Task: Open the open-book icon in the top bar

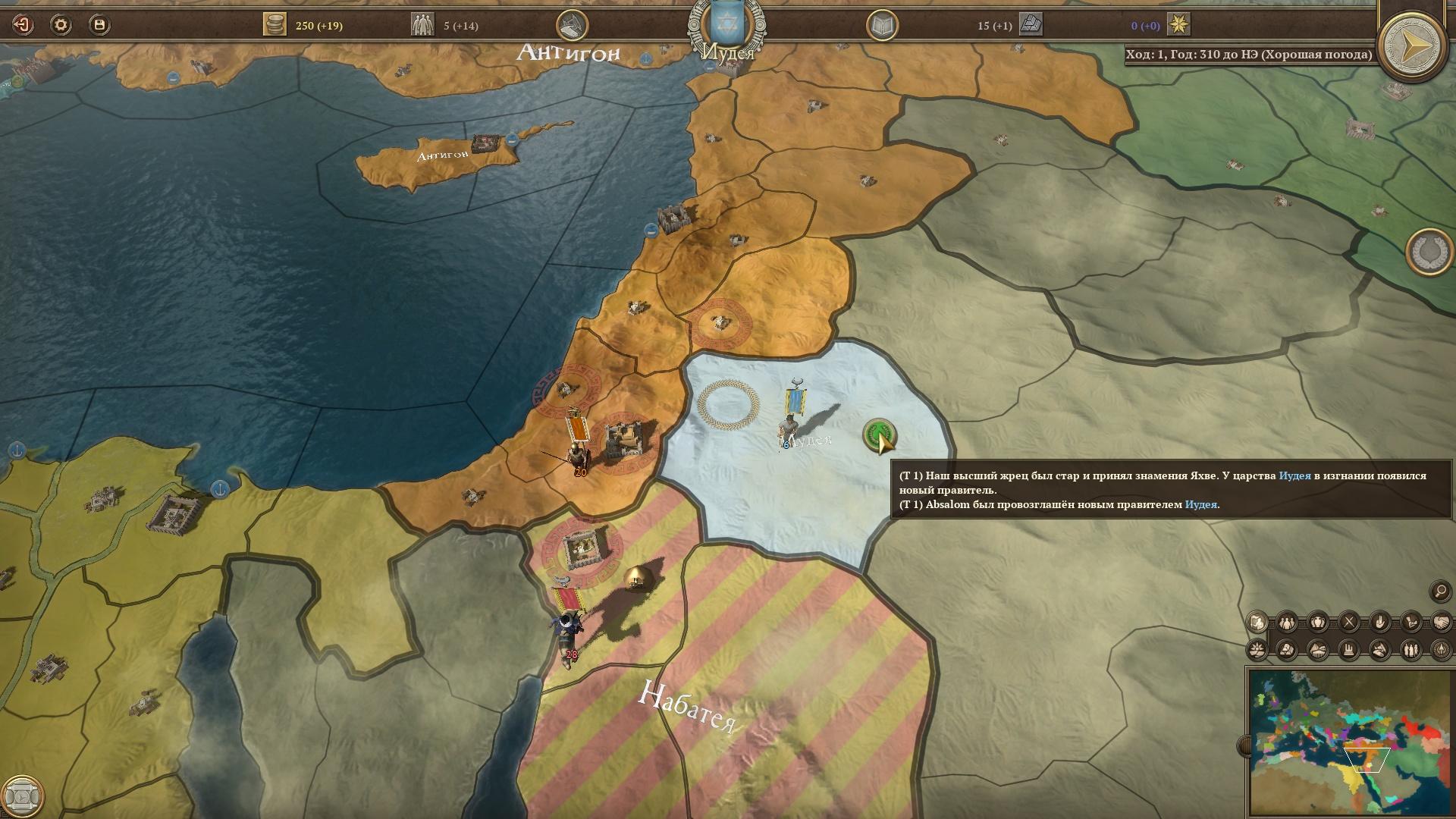Action: 882,27
